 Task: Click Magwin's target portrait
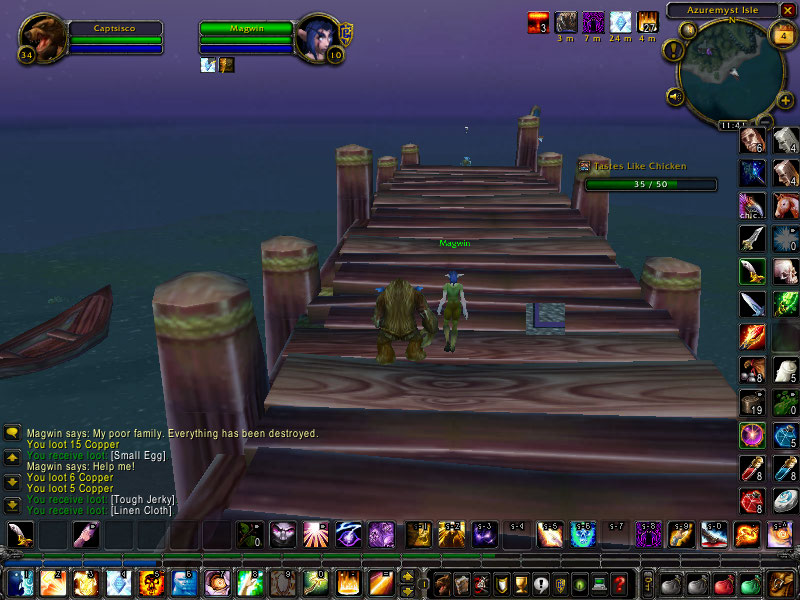(320, 38)
